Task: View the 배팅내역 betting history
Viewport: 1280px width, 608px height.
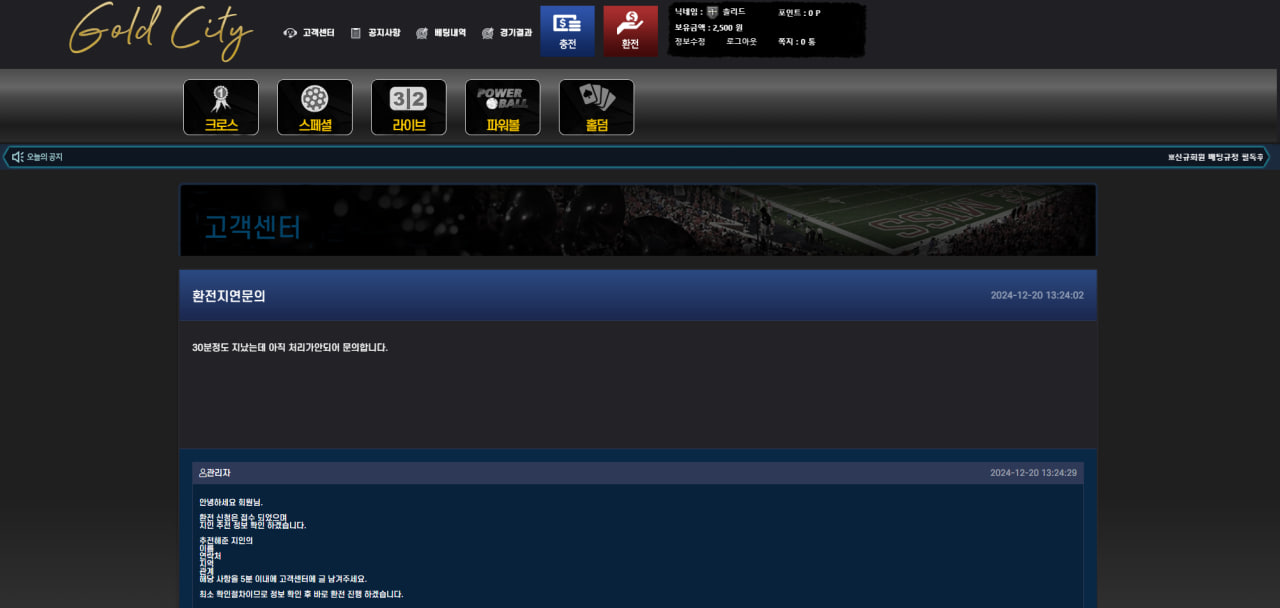Action: click(442, 33)
